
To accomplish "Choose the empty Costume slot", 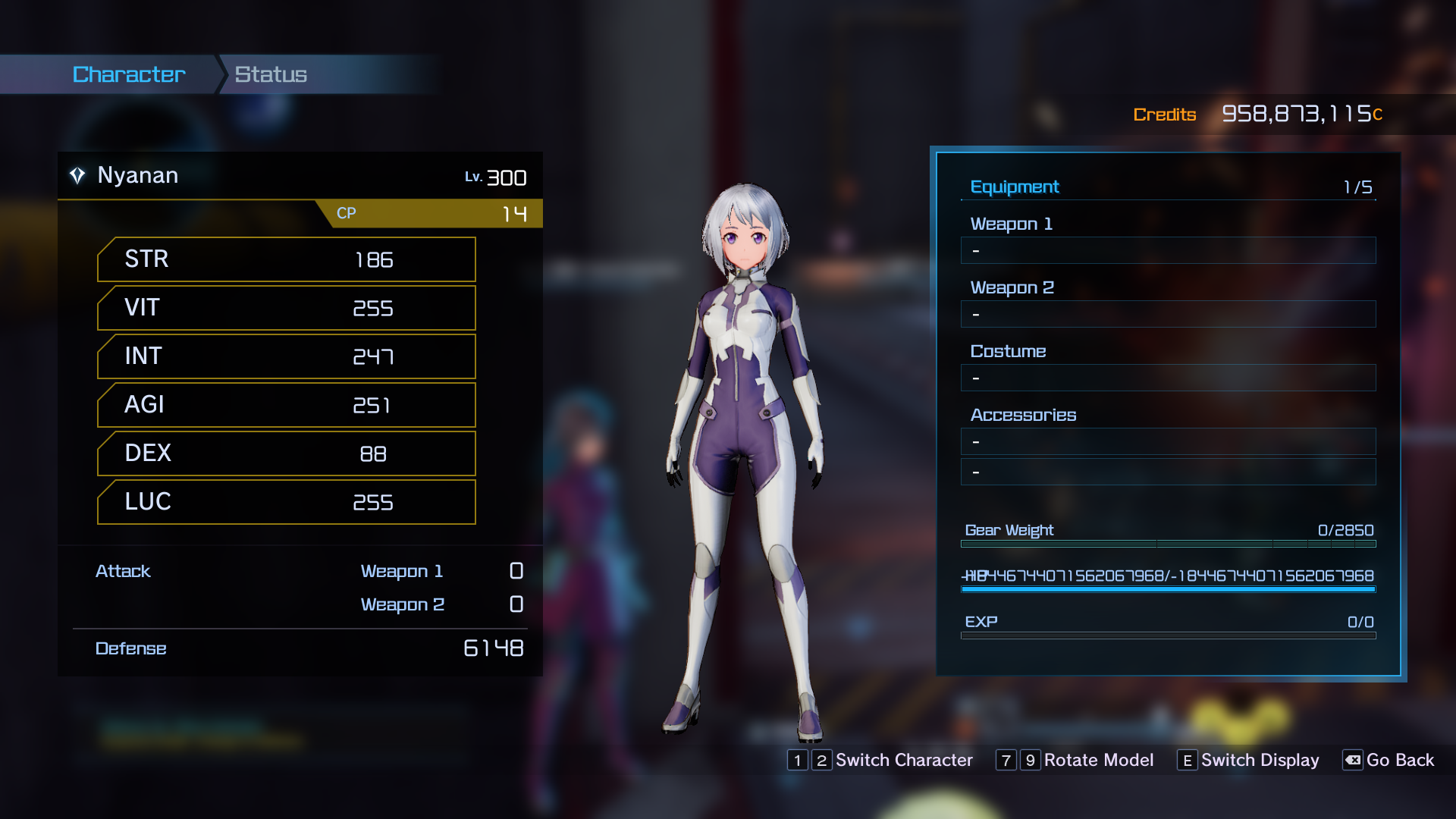I will 1168,378.
